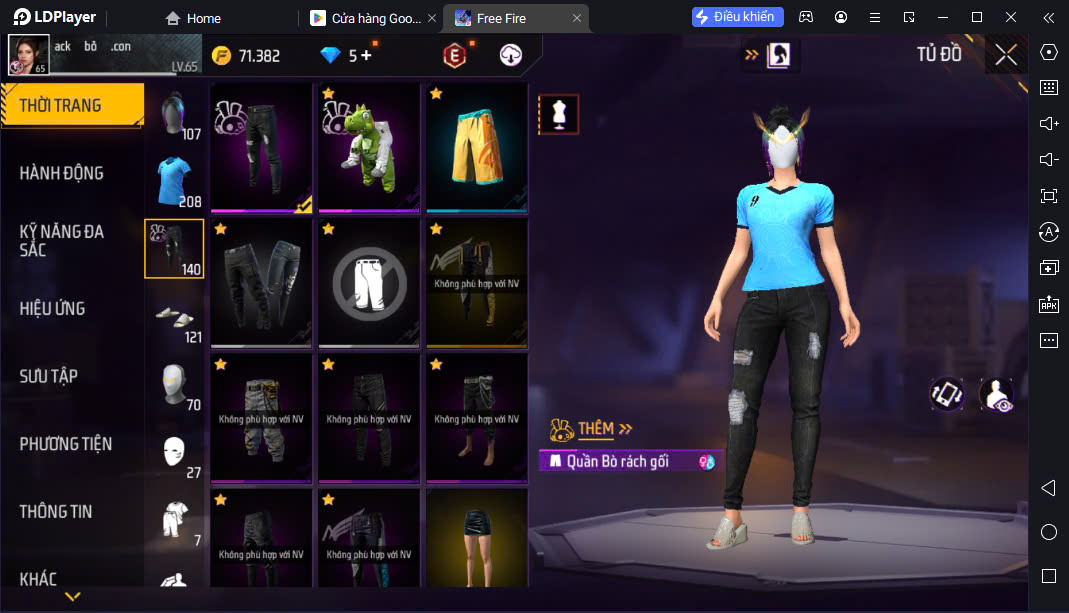Show the THÔNG TIN tab

pos(56,511)
